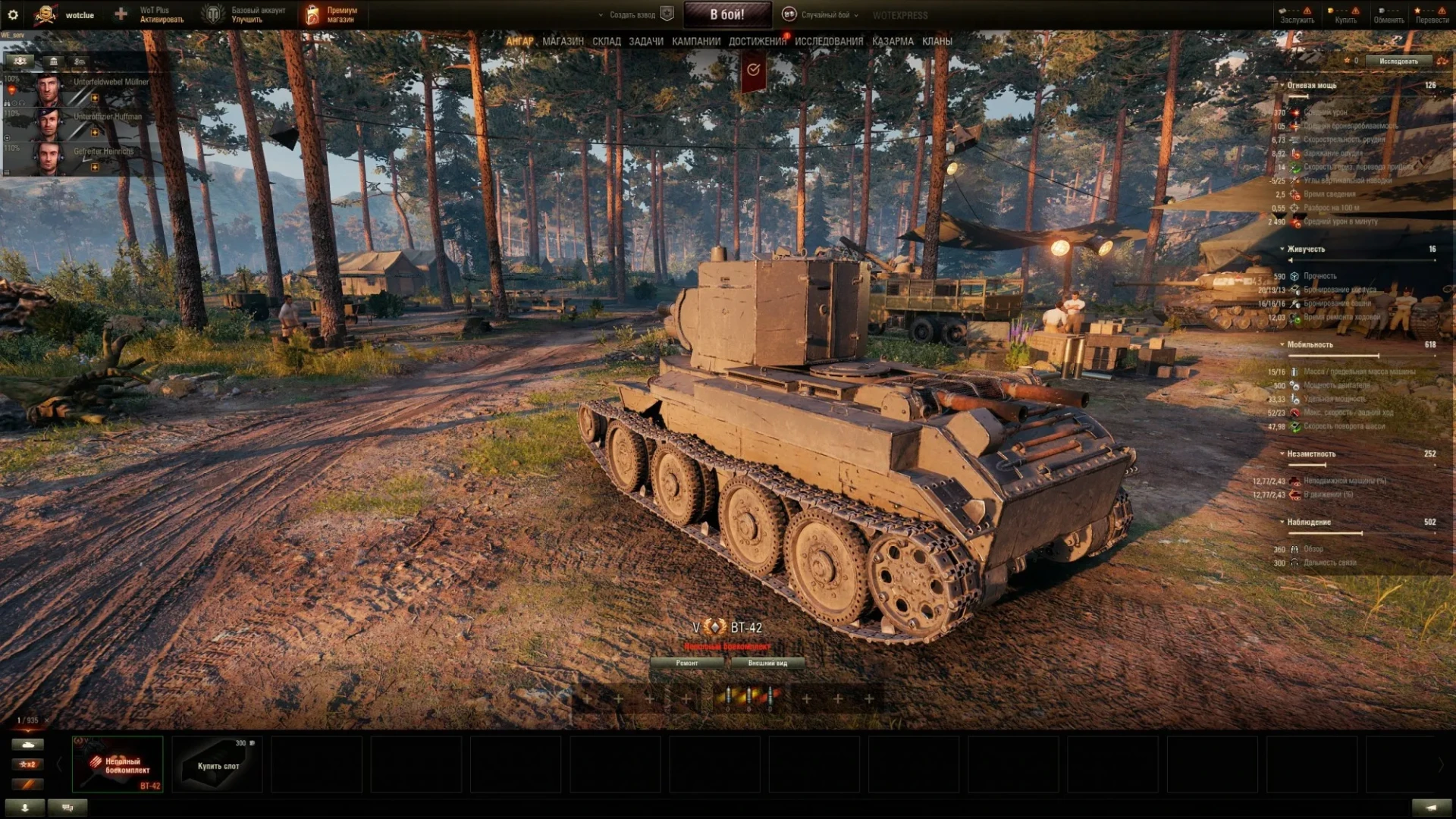1456x819 pixels.
Task: Click the Исследовать button
Action: point(1398,61)
